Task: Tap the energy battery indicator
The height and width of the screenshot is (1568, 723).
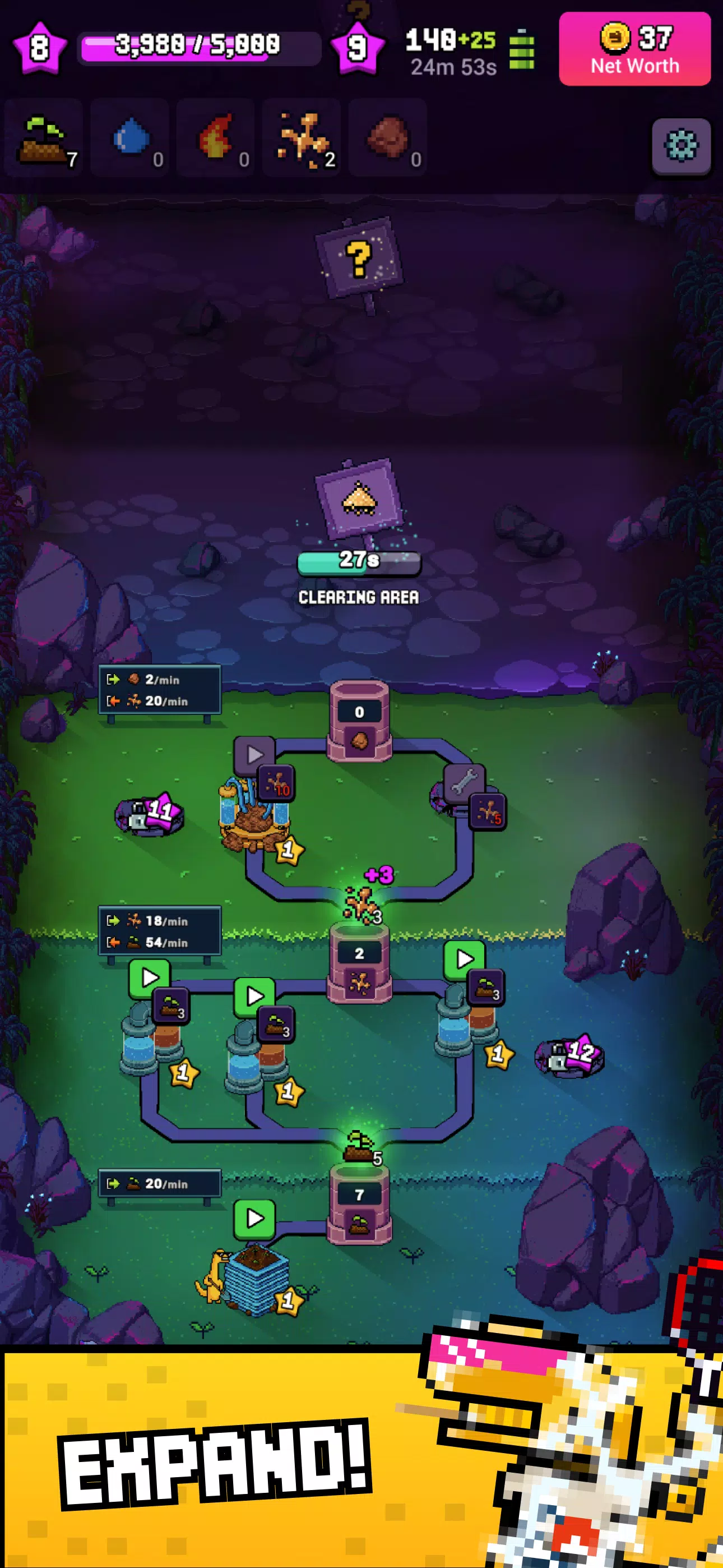Action: [x=522, y=50]
